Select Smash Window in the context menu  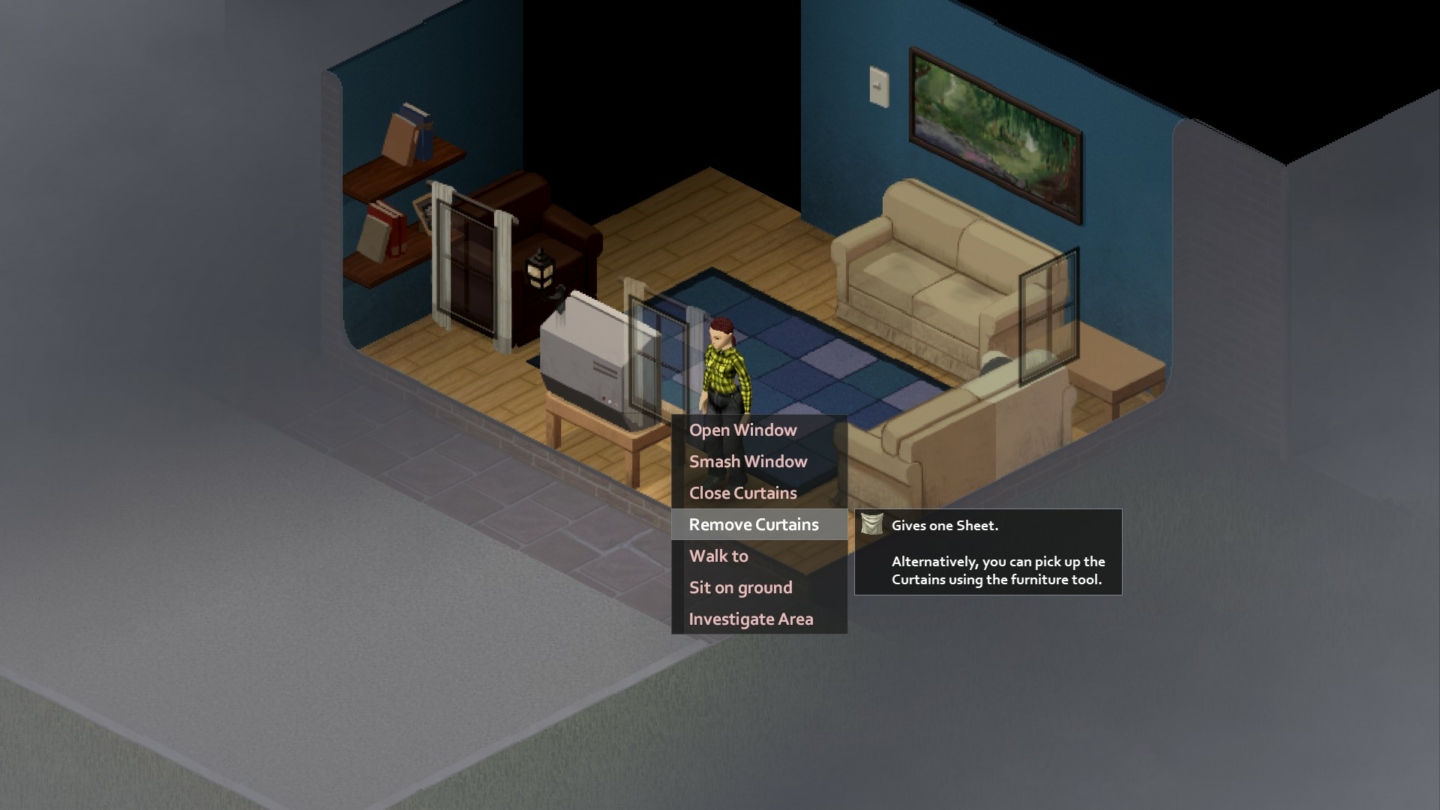748,461
